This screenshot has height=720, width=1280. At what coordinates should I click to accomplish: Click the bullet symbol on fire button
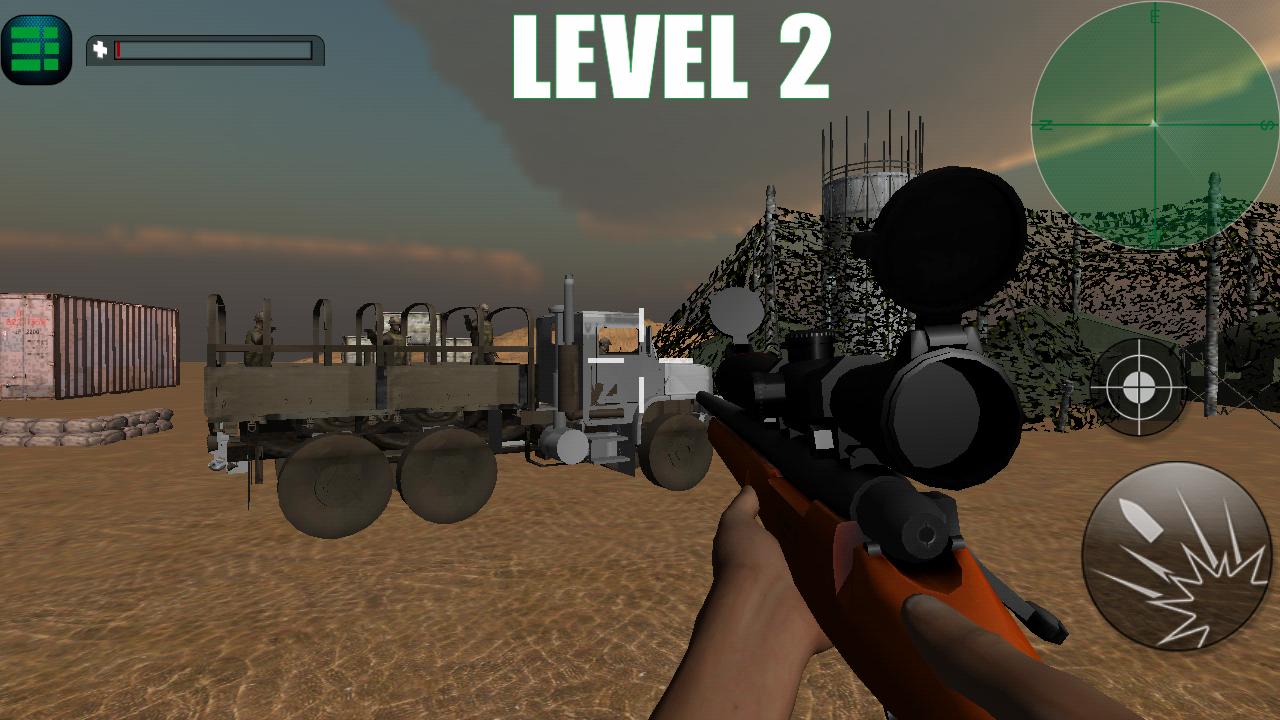click(1140, 520)
